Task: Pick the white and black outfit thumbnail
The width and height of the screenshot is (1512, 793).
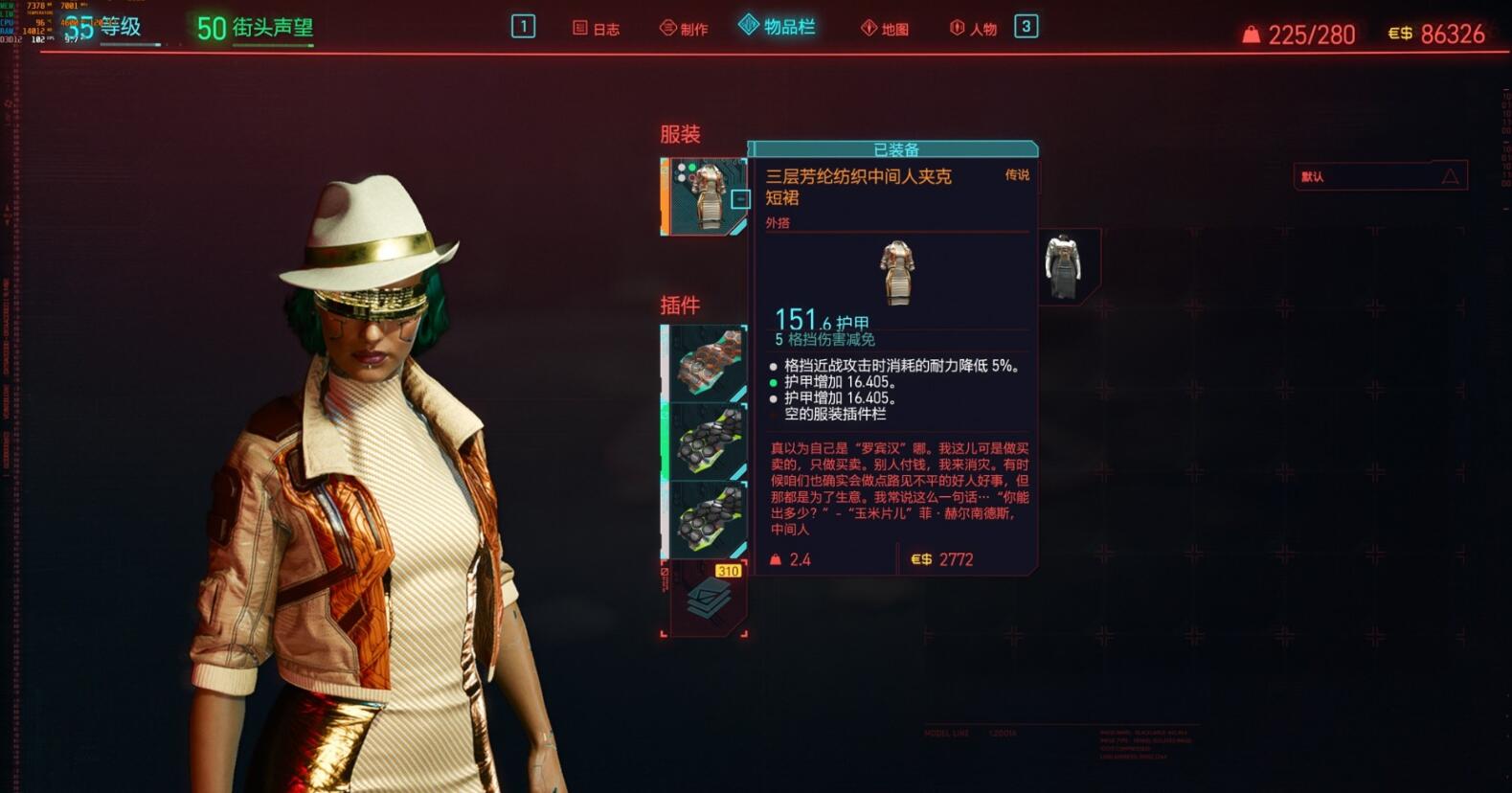Action: click(1064, 266)
